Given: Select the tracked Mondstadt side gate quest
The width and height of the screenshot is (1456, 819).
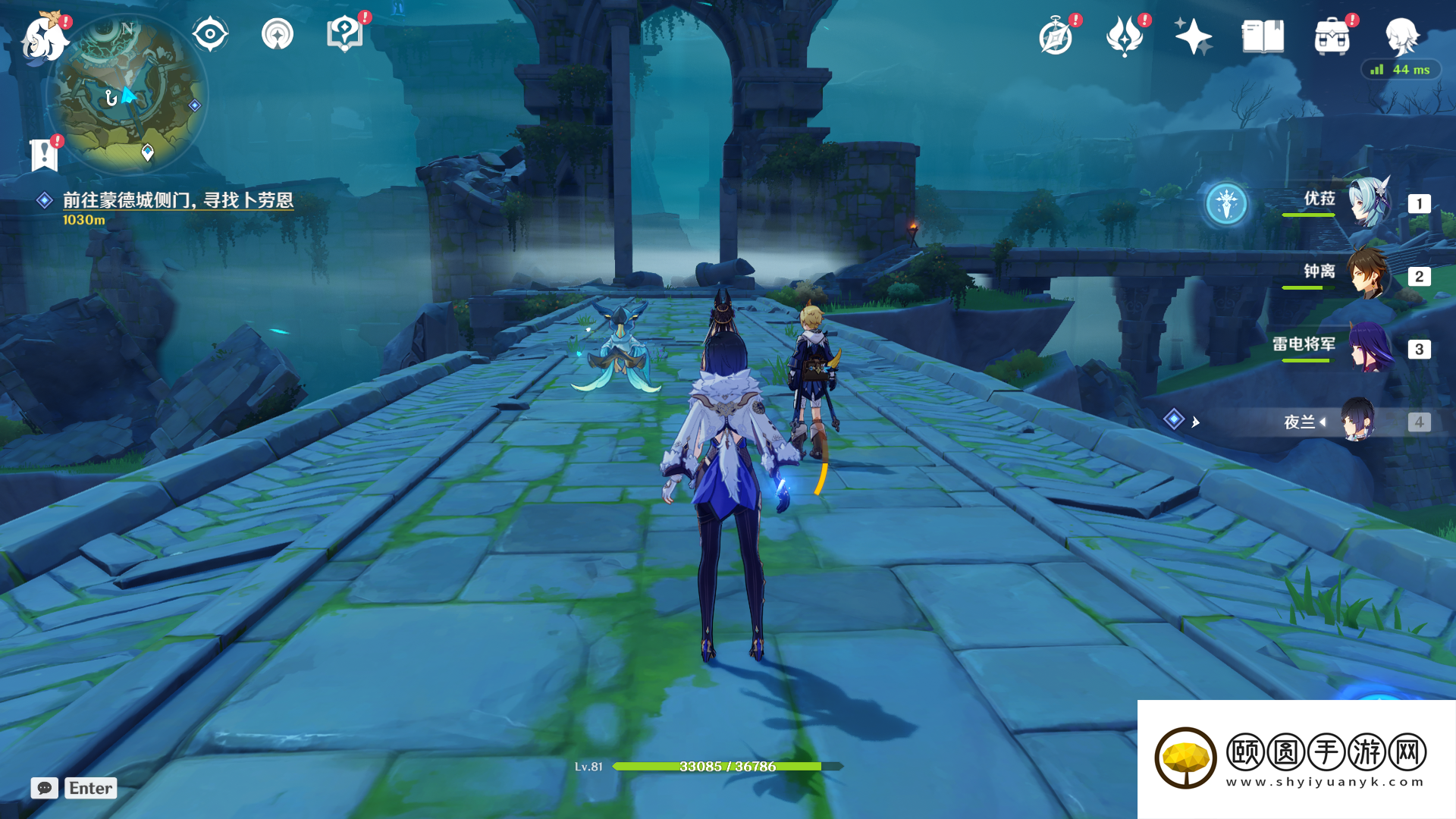Looking at the screenshot, I should click(x=177, y=200).
